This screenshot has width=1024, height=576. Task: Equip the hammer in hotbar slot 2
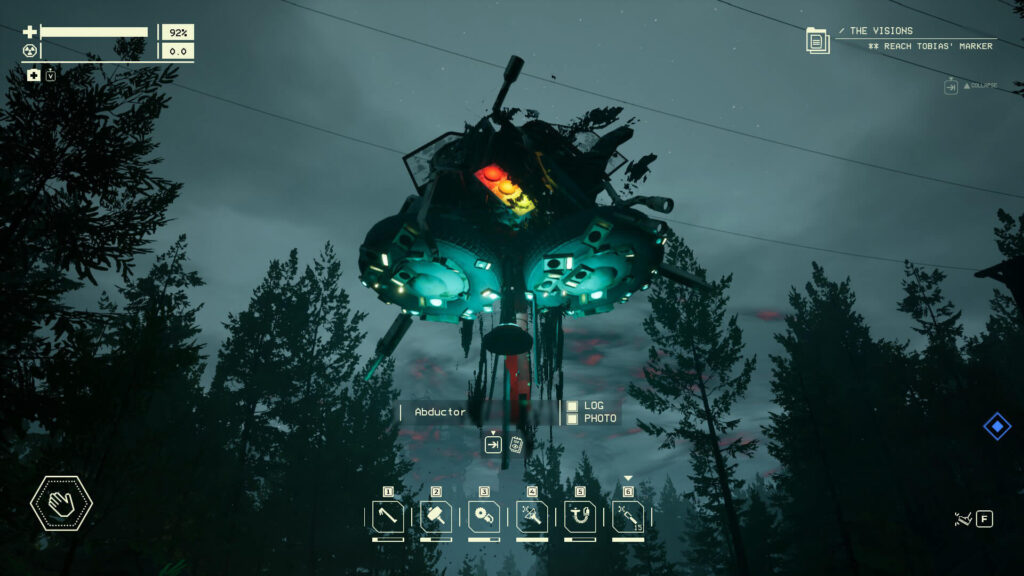tap(436, 516)
